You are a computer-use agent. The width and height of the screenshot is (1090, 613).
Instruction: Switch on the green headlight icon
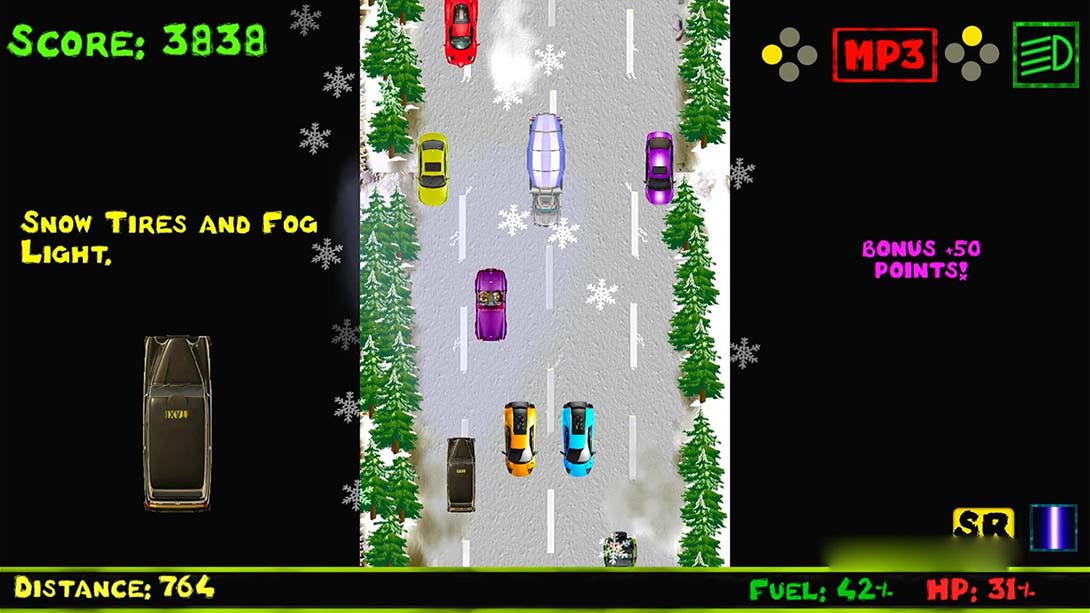click(1045, 54)
